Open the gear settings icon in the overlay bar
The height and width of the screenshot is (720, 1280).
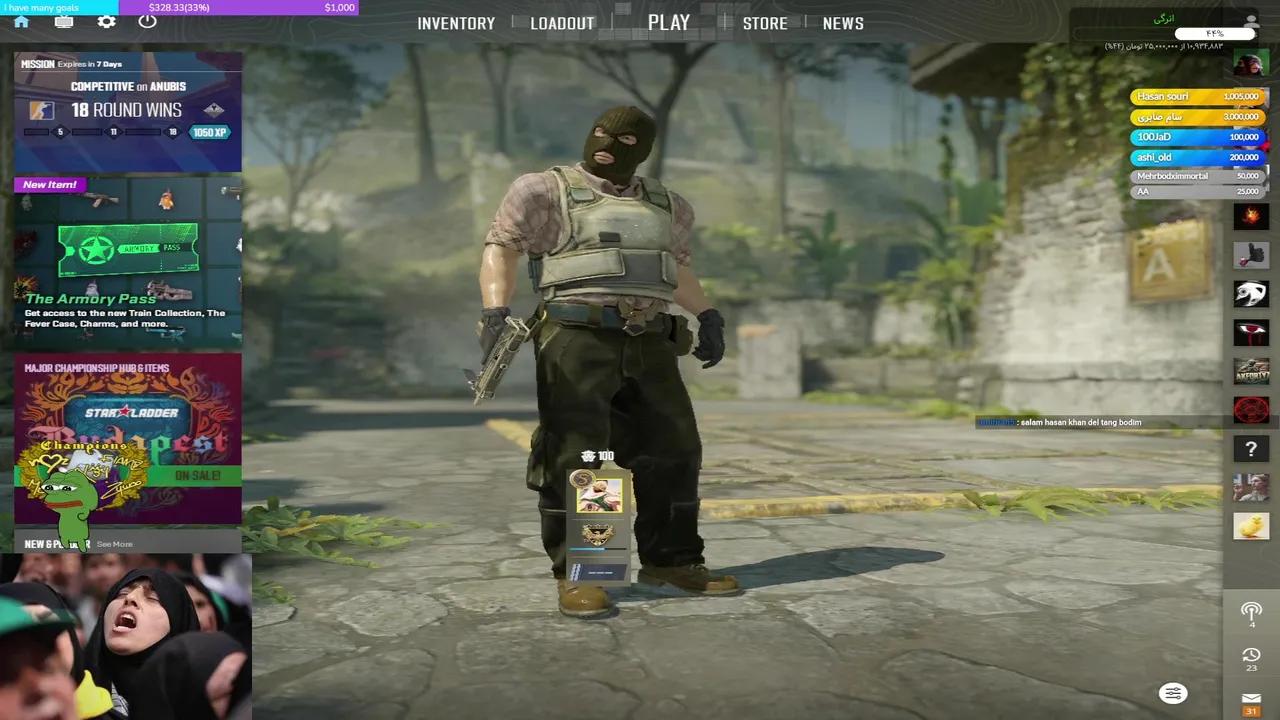point(106,21)
